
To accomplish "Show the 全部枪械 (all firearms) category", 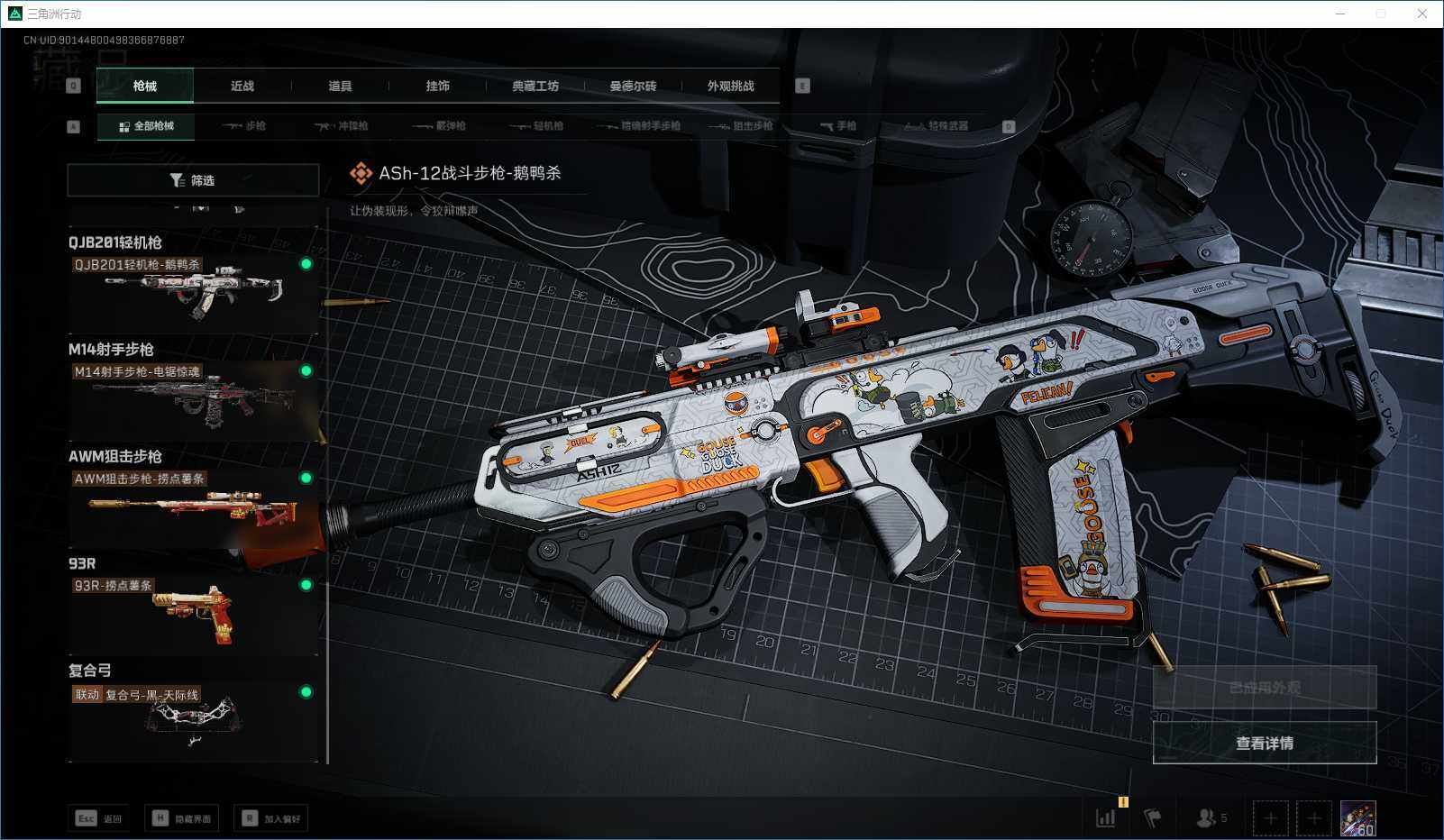I will coord(146,126).
